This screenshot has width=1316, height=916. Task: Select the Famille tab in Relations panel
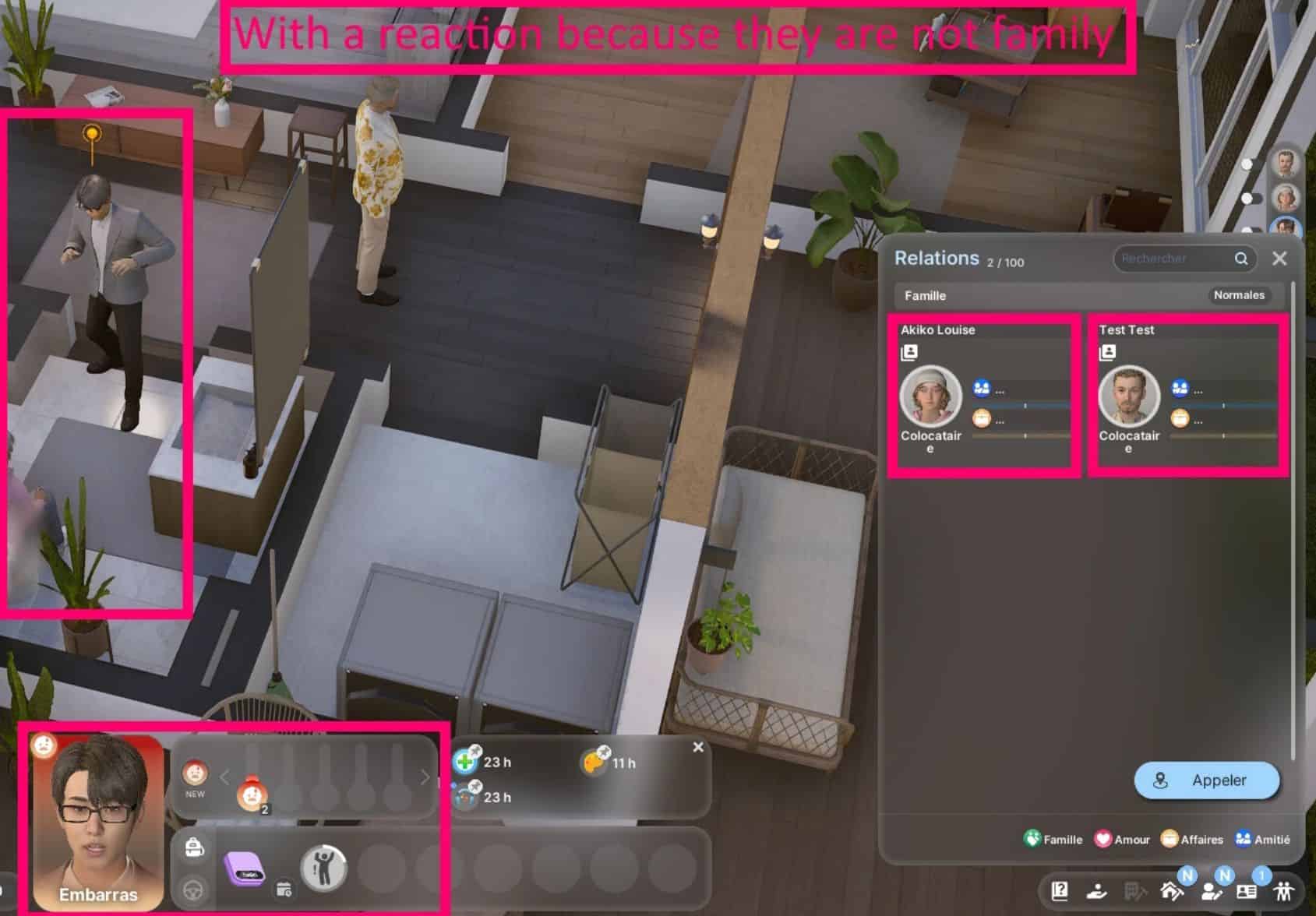(924, 296)
